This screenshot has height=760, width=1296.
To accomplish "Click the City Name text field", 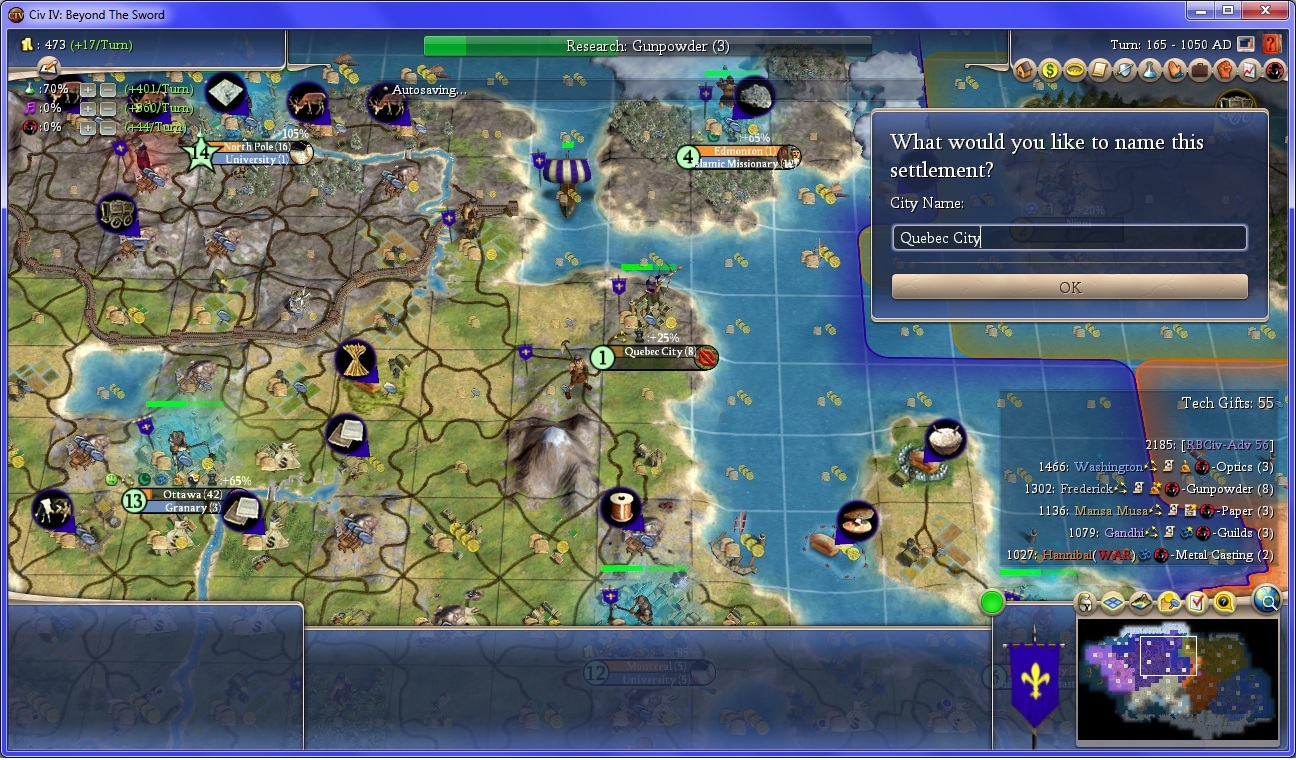I will 1069,237.
